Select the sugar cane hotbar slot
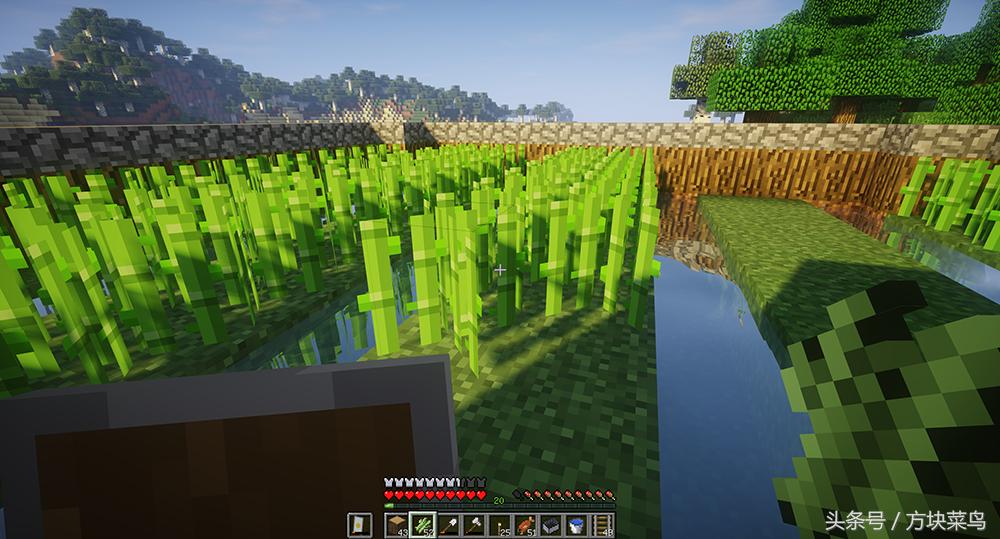This screenshot has width=1000, height=539. click(x=422, y=524)
